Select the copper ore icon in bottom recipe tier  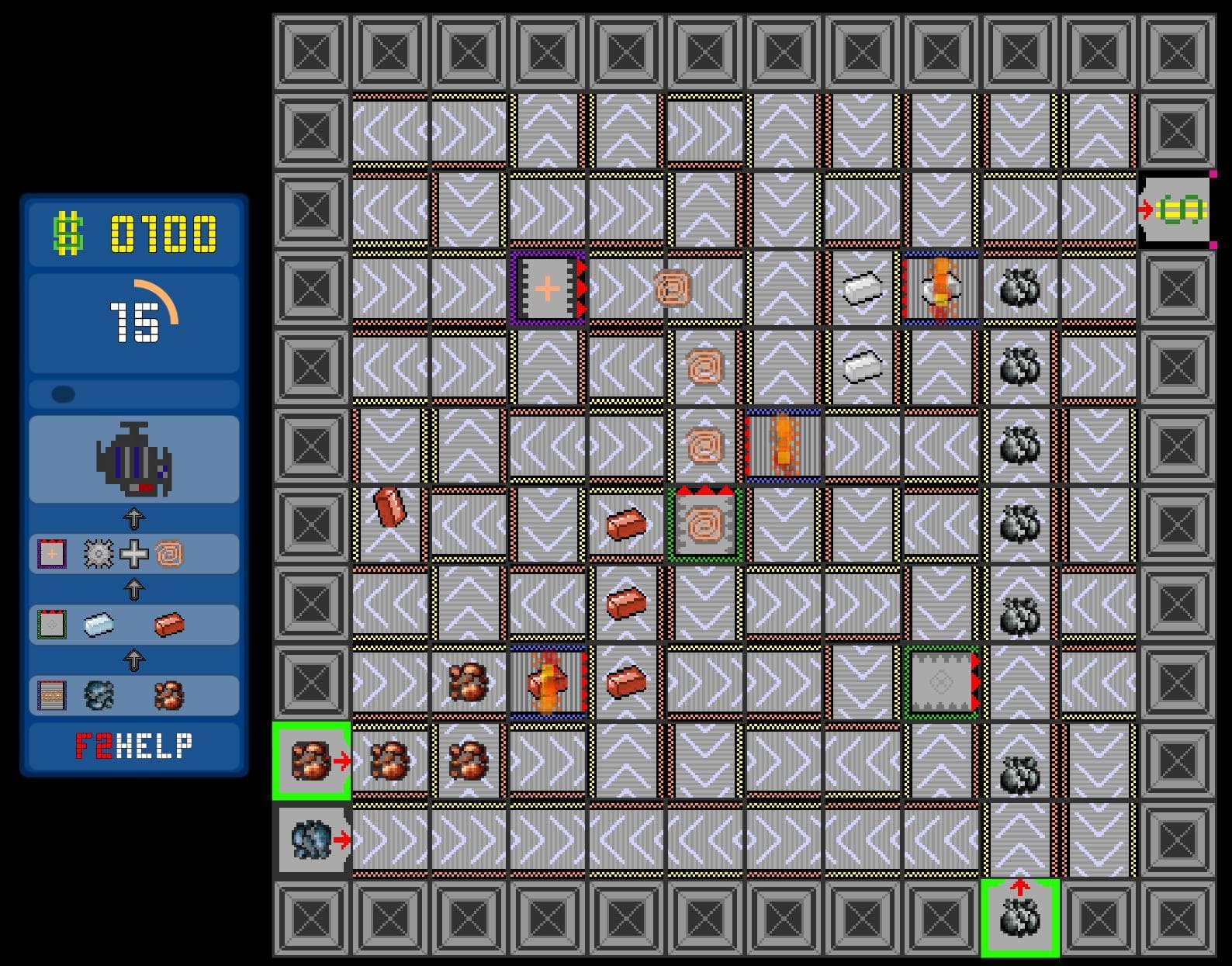point(169,694)
